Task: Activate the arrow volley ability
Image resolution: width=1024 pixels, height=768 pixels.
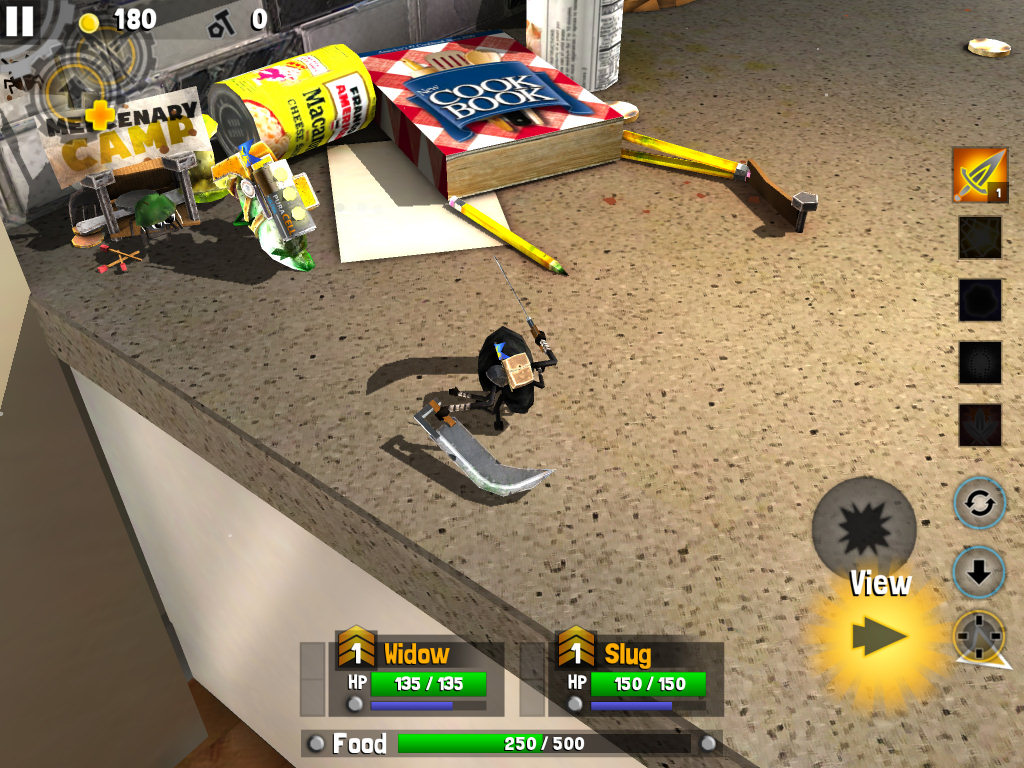Action: 979,176
